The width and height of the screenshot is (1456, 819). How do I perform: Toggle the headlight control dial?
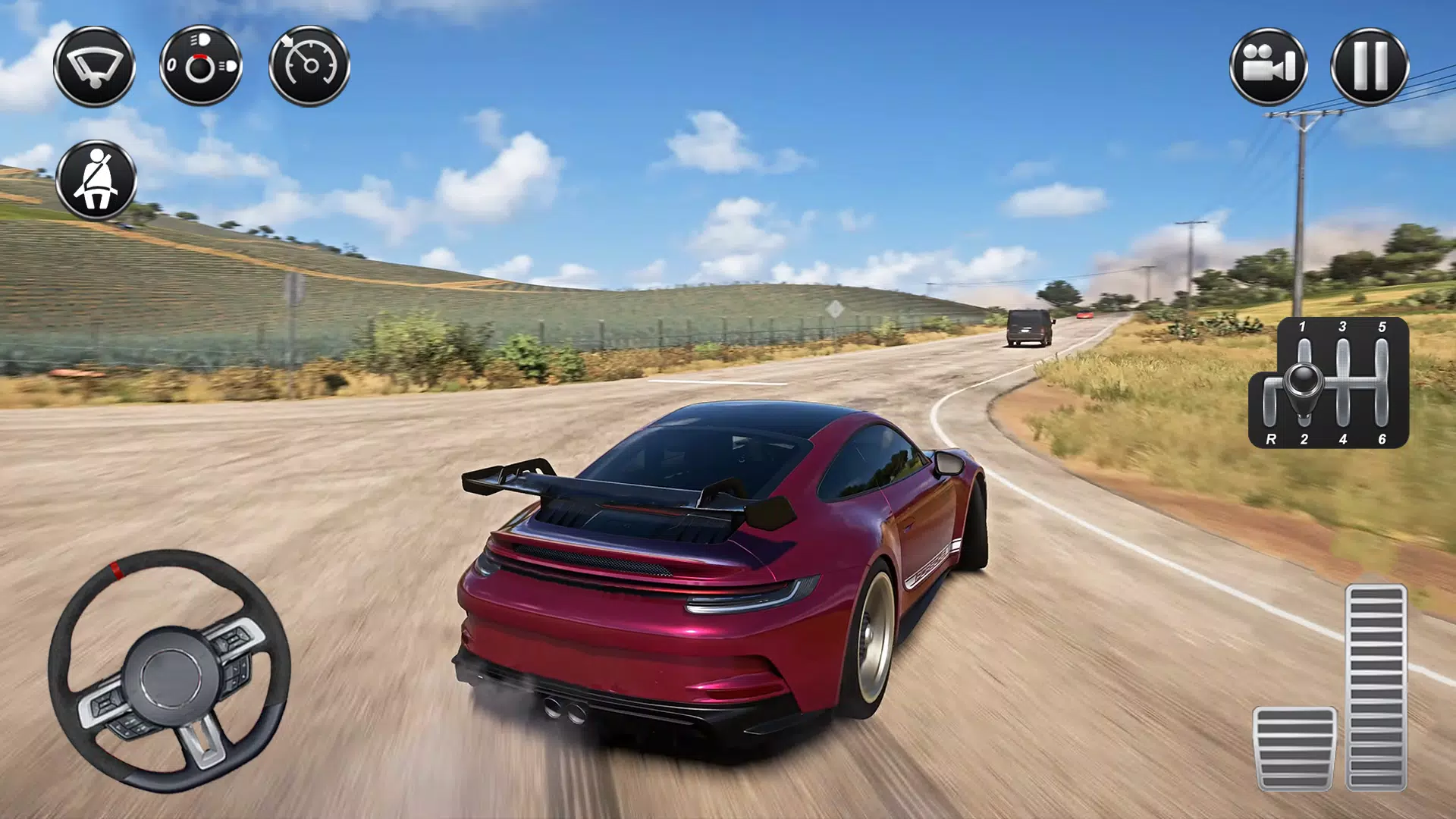tap(201, 66)
